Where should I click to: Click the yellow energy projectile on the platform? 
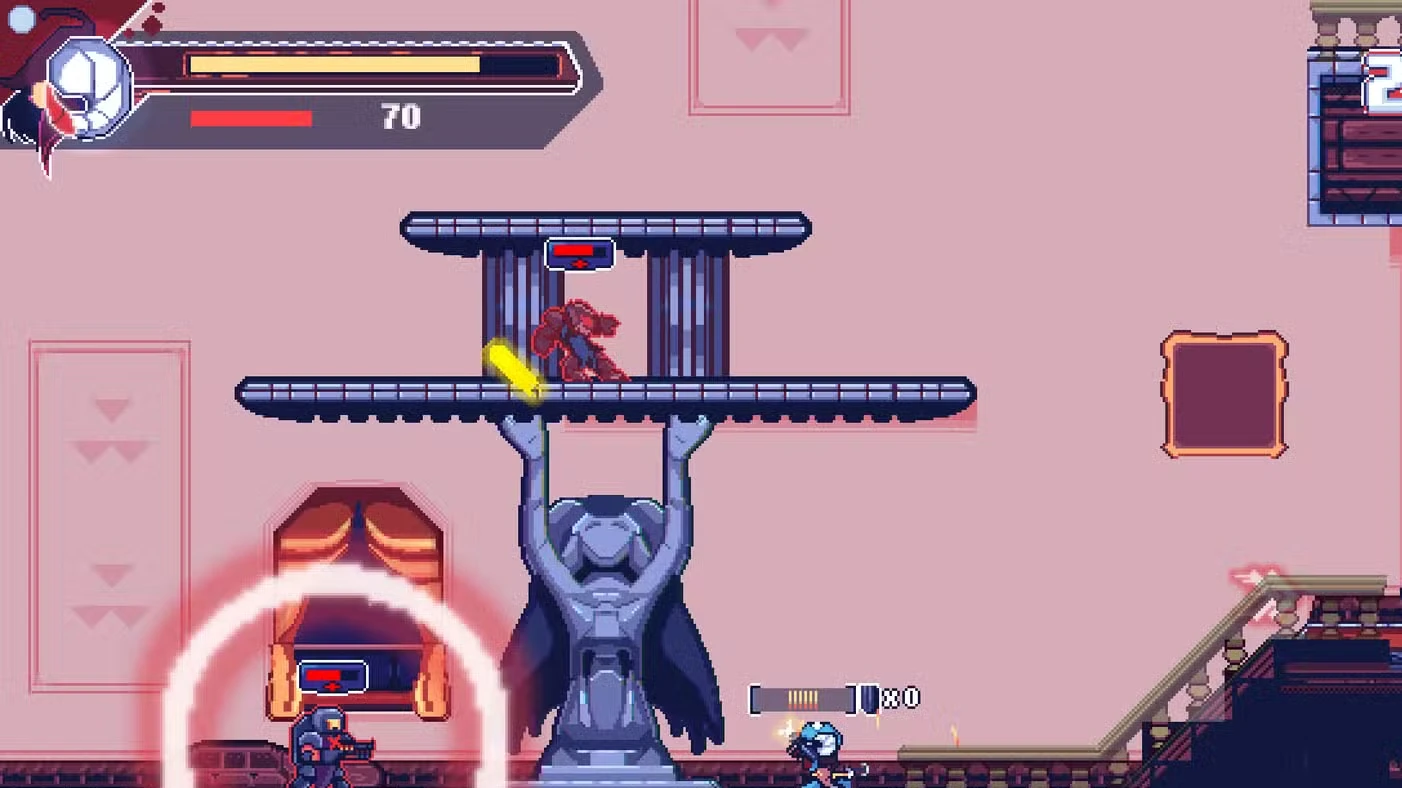pyautogui.click(x=512, y=370)
